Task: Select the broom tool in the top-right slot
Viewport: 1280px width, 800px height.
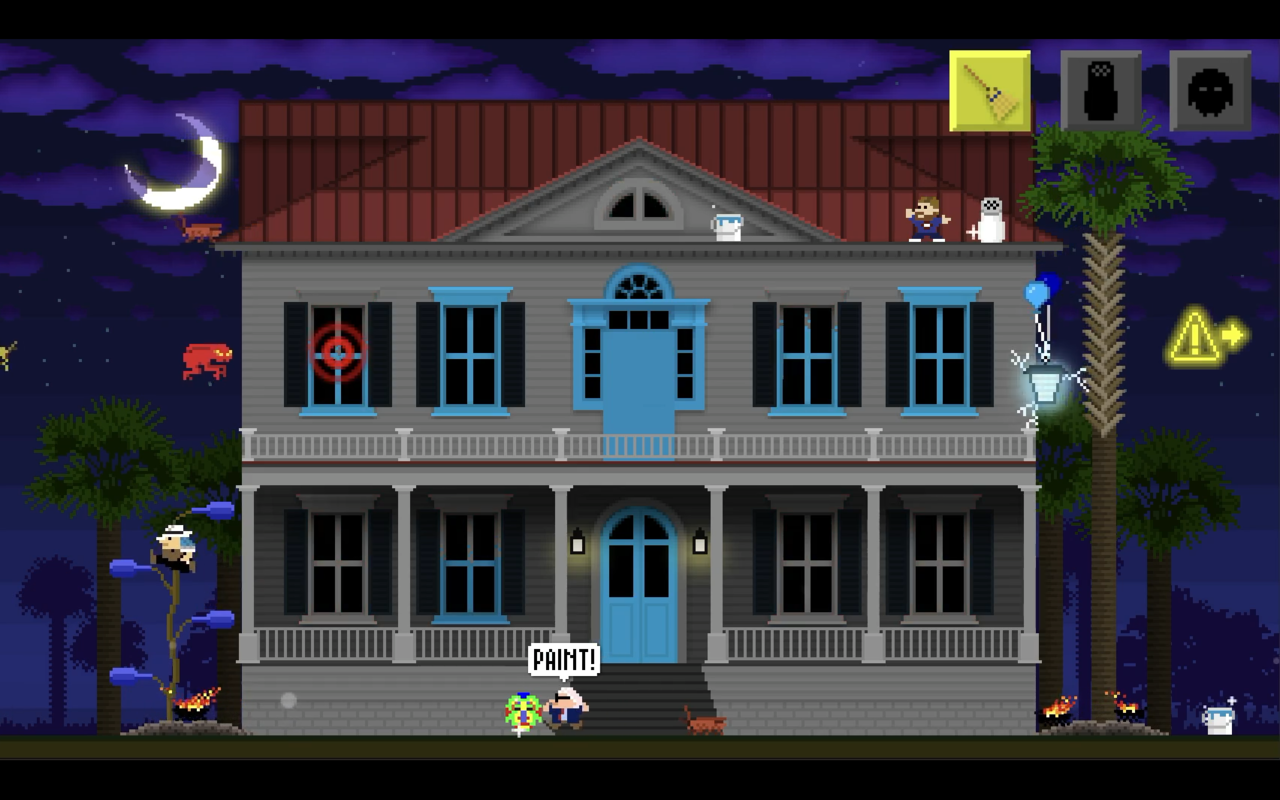Action: (x=988, y=91)
